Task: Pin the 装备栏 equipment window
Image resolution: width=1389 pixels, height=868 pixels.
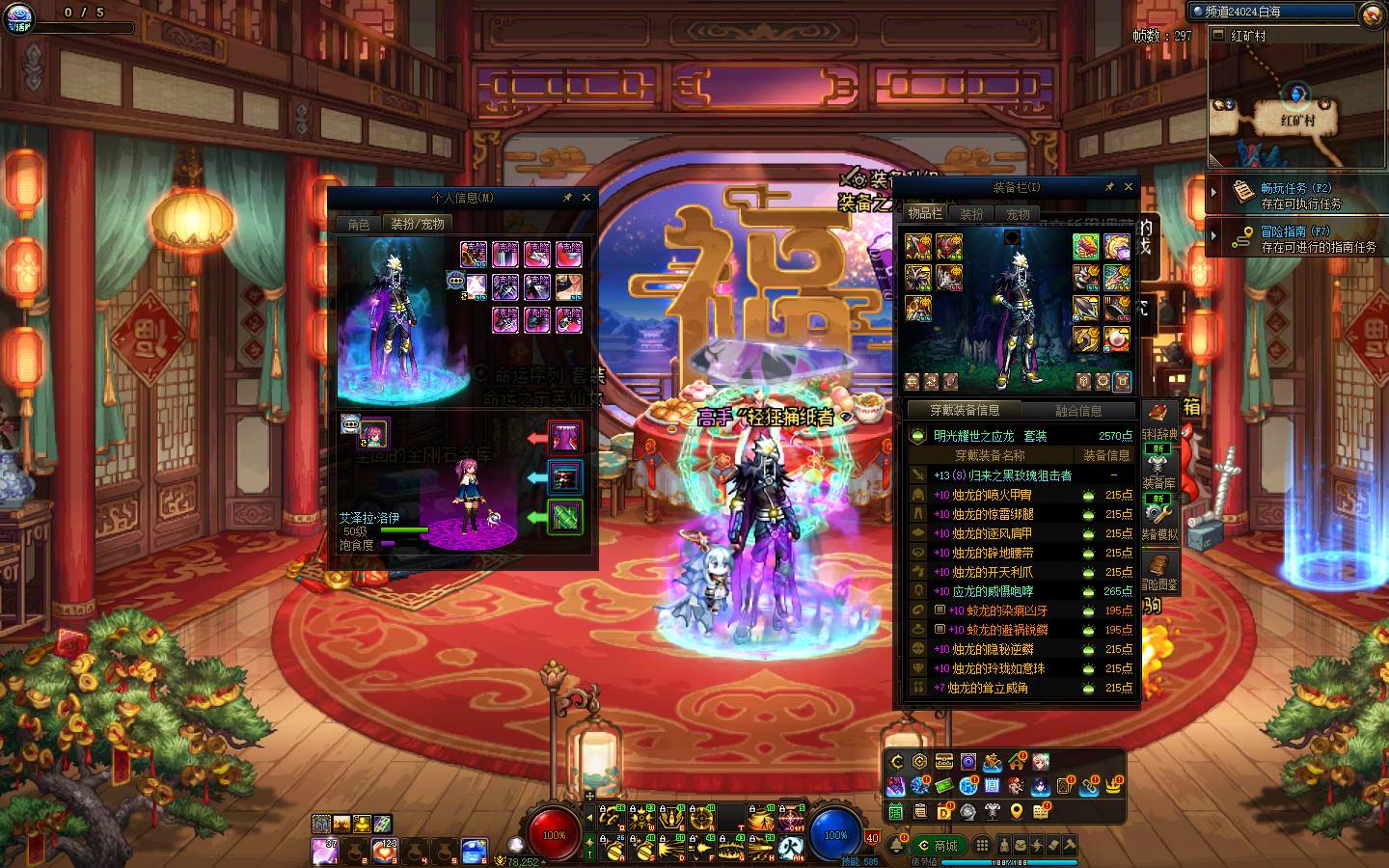Action: click(x=1109, y=187)
